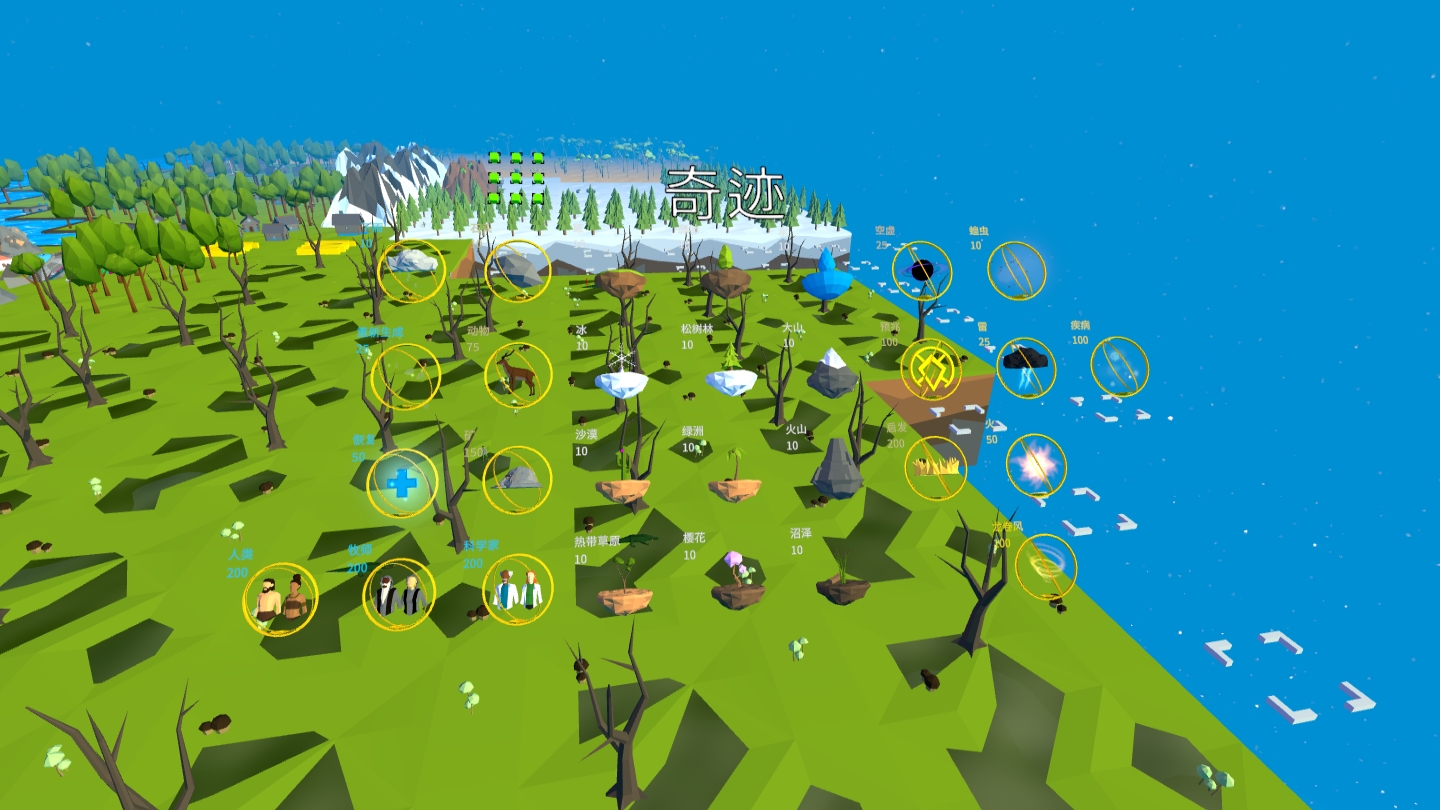The width and height of the screenshot is (1440, 810).
Task: Choose the 牧师 priests miracle
Action: point(399,594)
